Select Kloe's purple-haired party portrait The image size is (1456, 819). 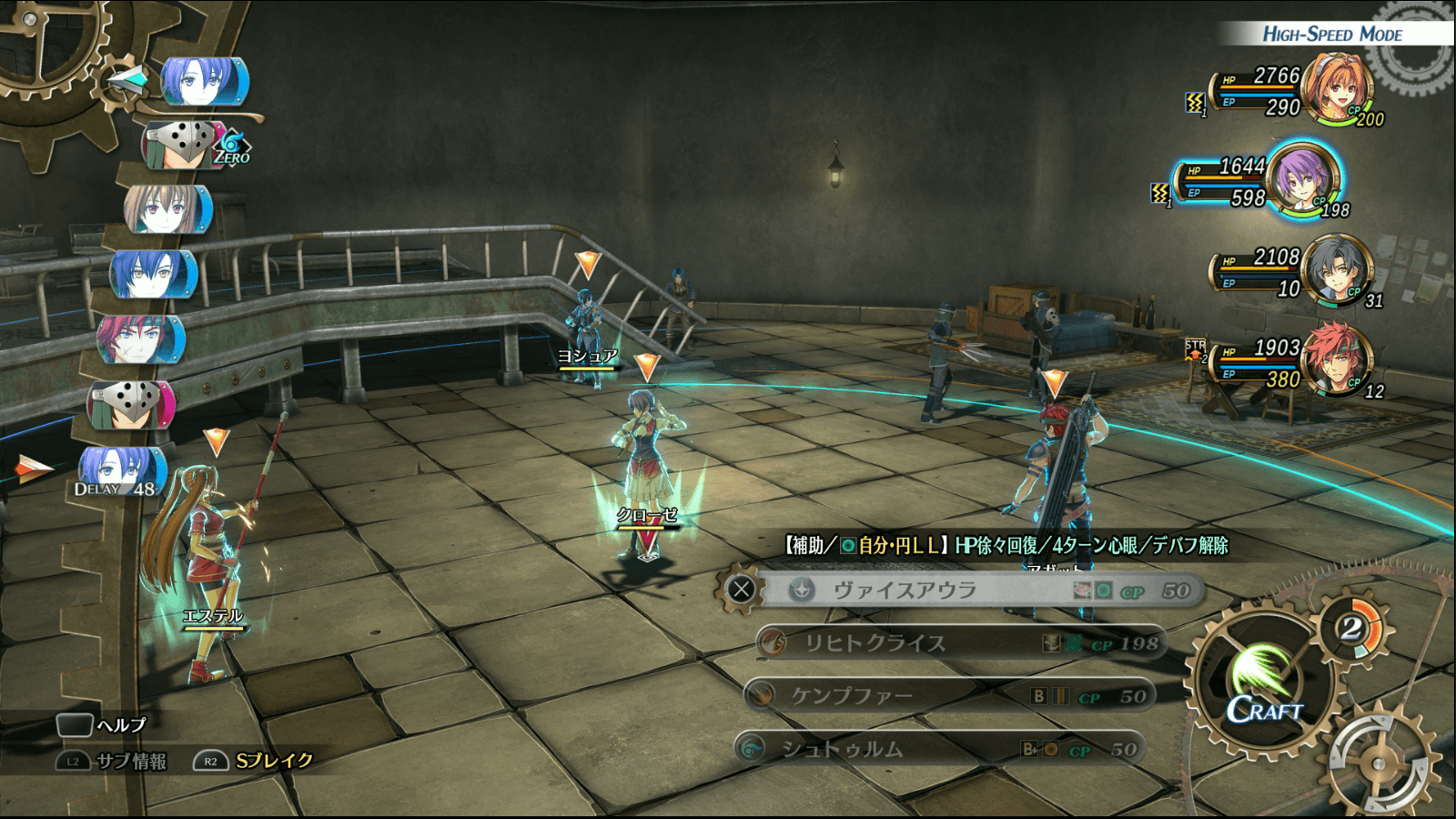point(1303,179)
